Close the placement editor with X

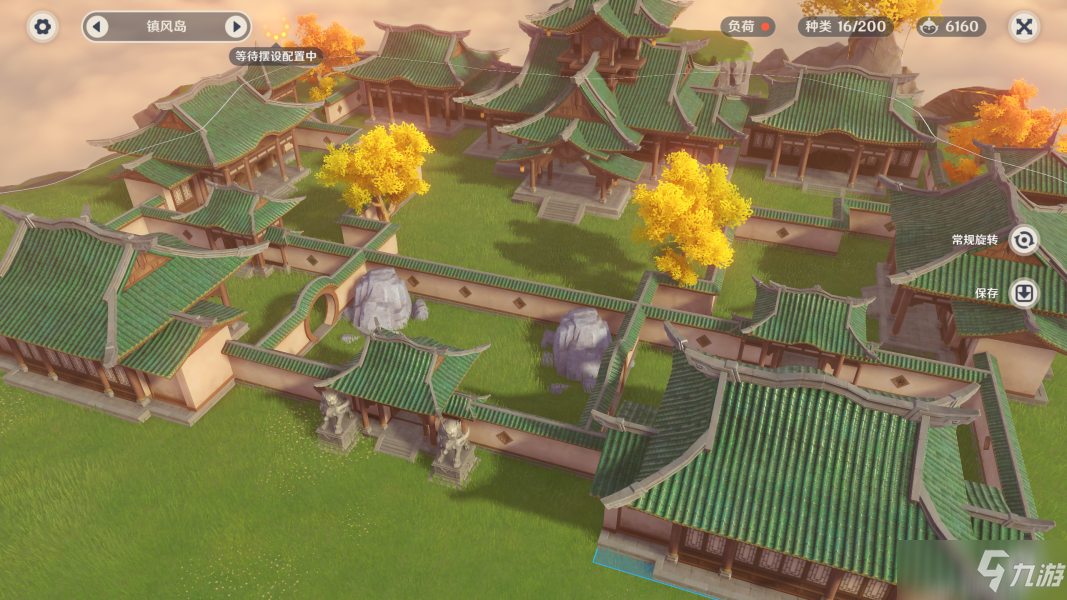coord(1023,27)
